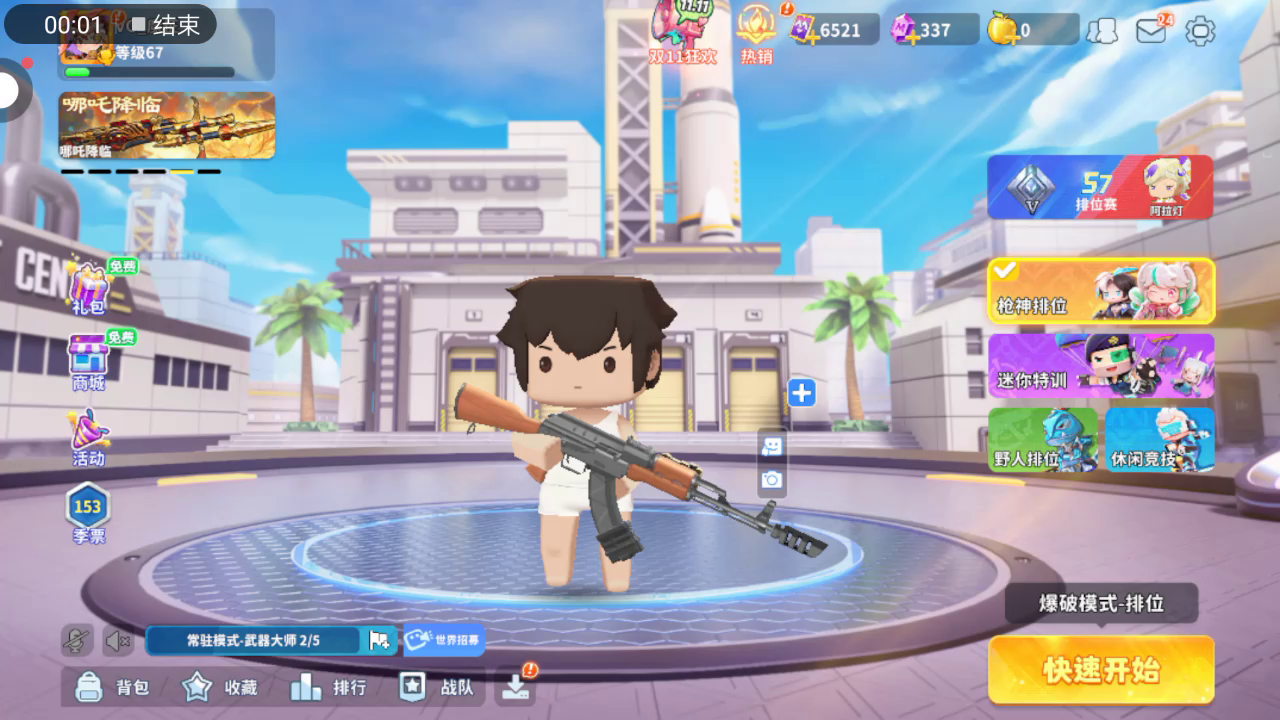Check the mail envelope icon

1152,30
